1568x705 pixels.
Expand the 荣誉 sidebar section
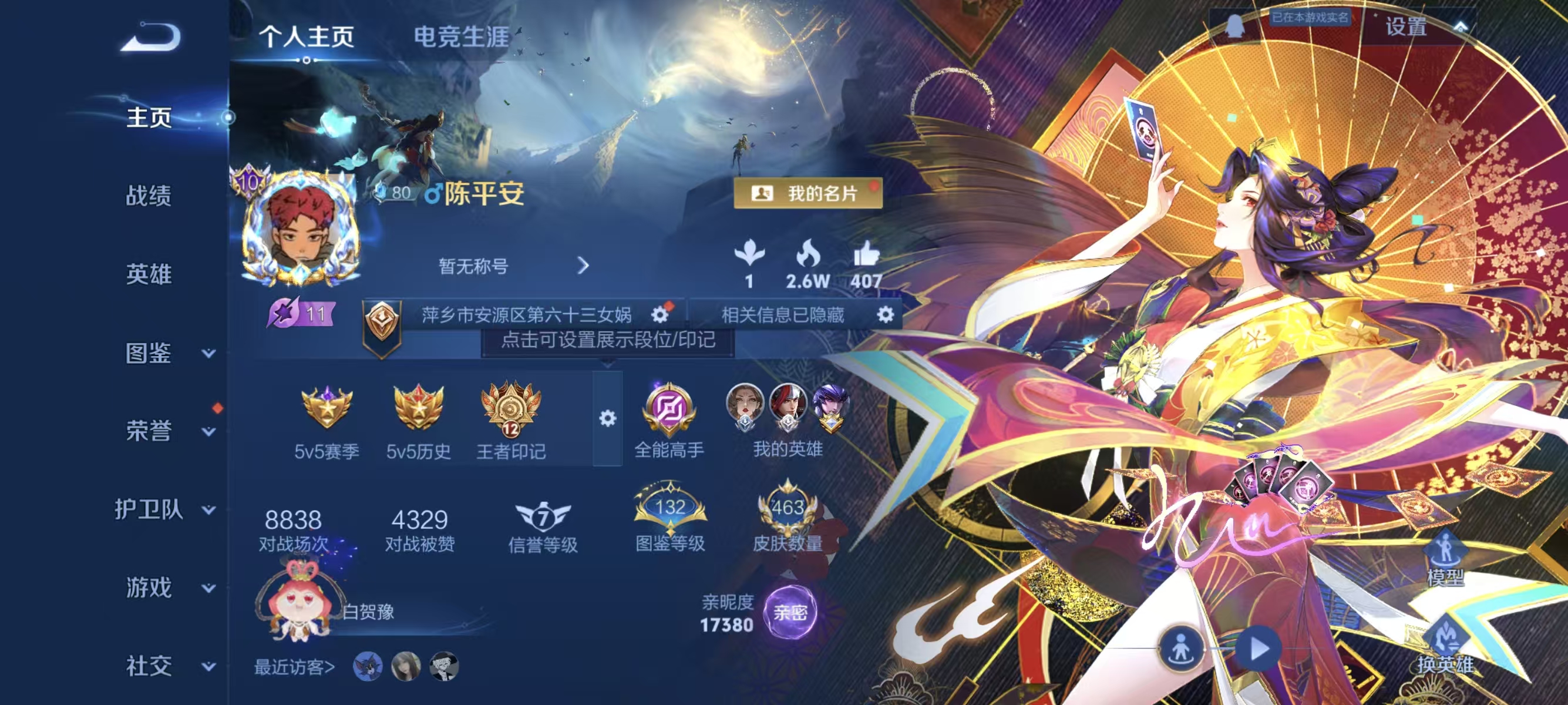coord(150,430)
